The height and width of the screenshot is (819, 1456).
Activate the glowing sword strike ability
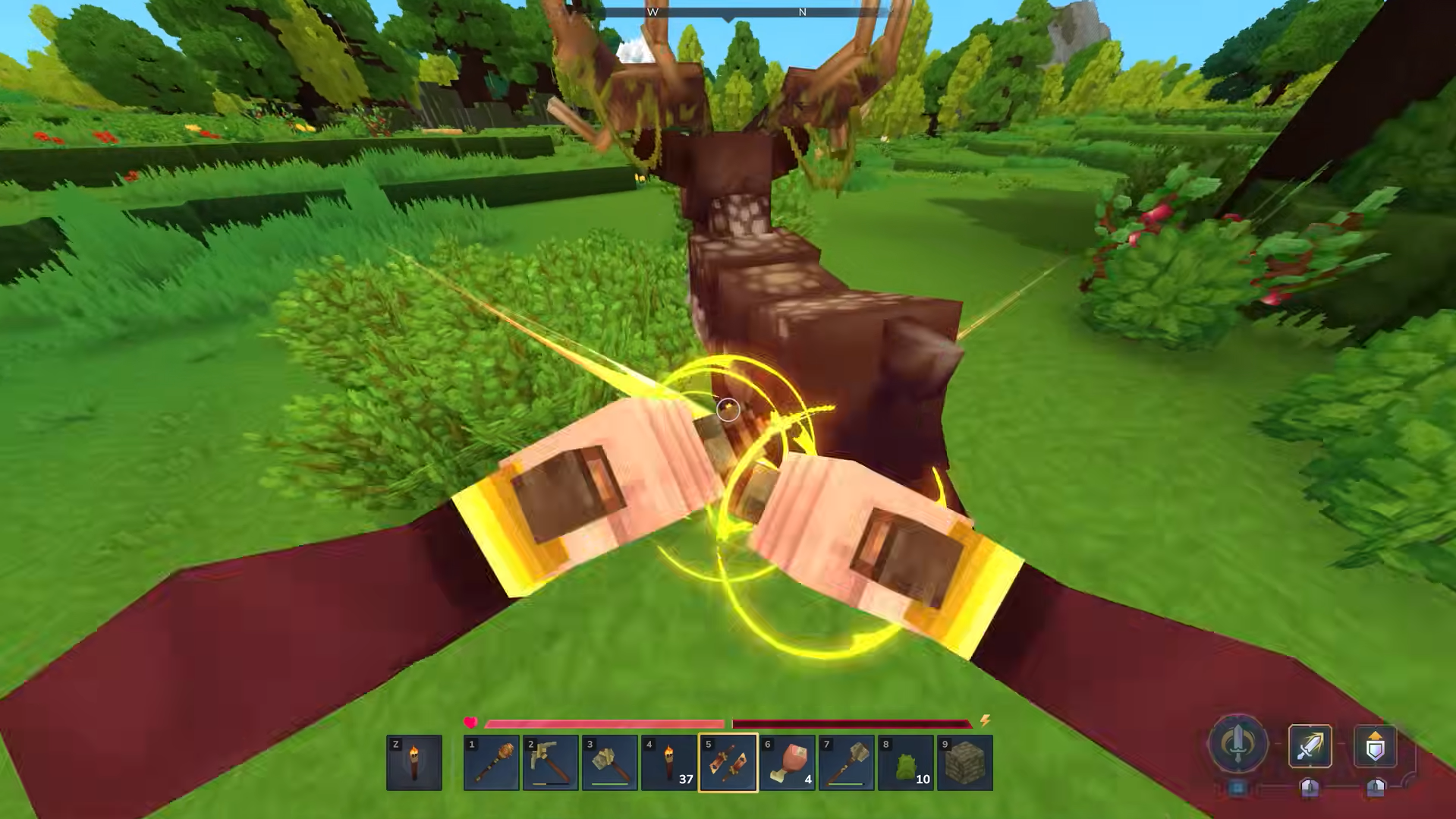point(1309,747)
